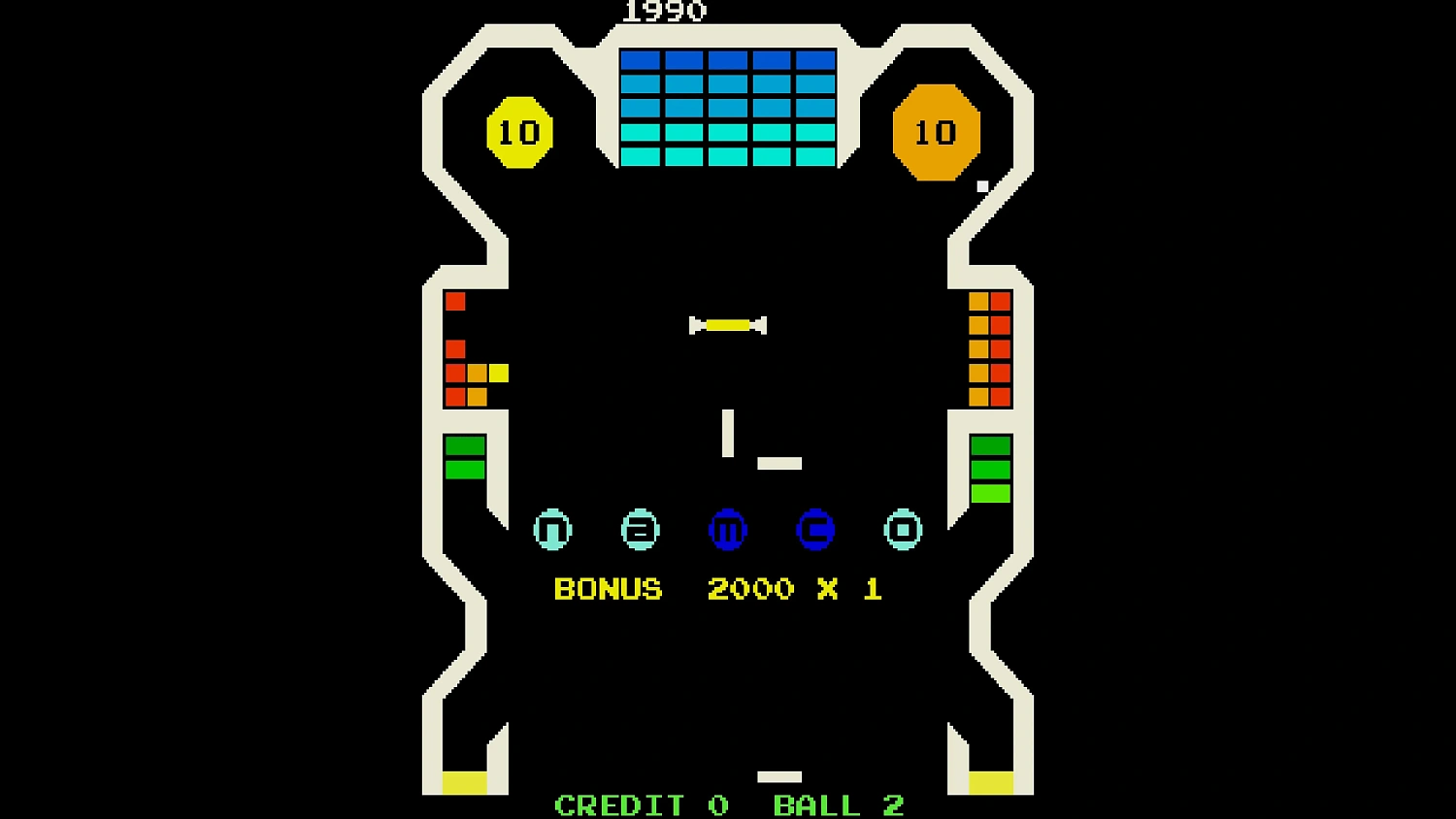Click the bottom cyan brick row
The image size is (1456, 819).
tap(726, 153)
